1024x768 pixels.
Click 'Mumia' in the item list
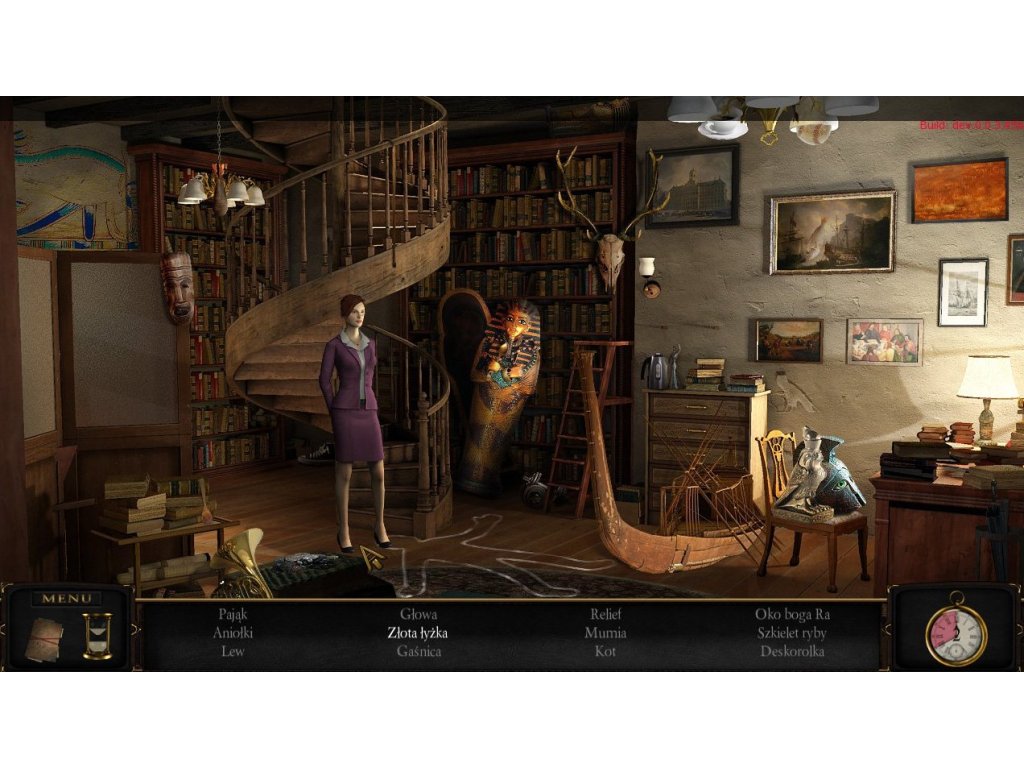605,633
